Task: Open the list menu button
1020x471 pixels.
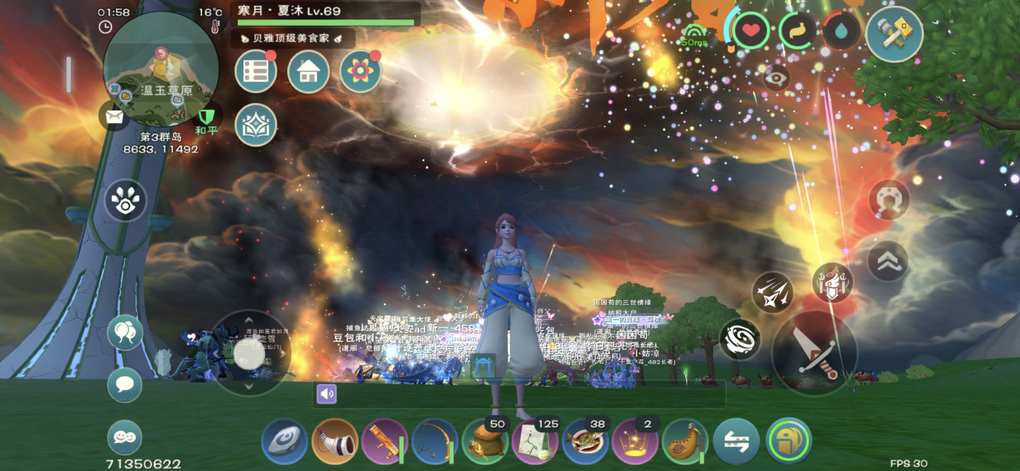Action: pyautogui.click(x=256, y=71)
